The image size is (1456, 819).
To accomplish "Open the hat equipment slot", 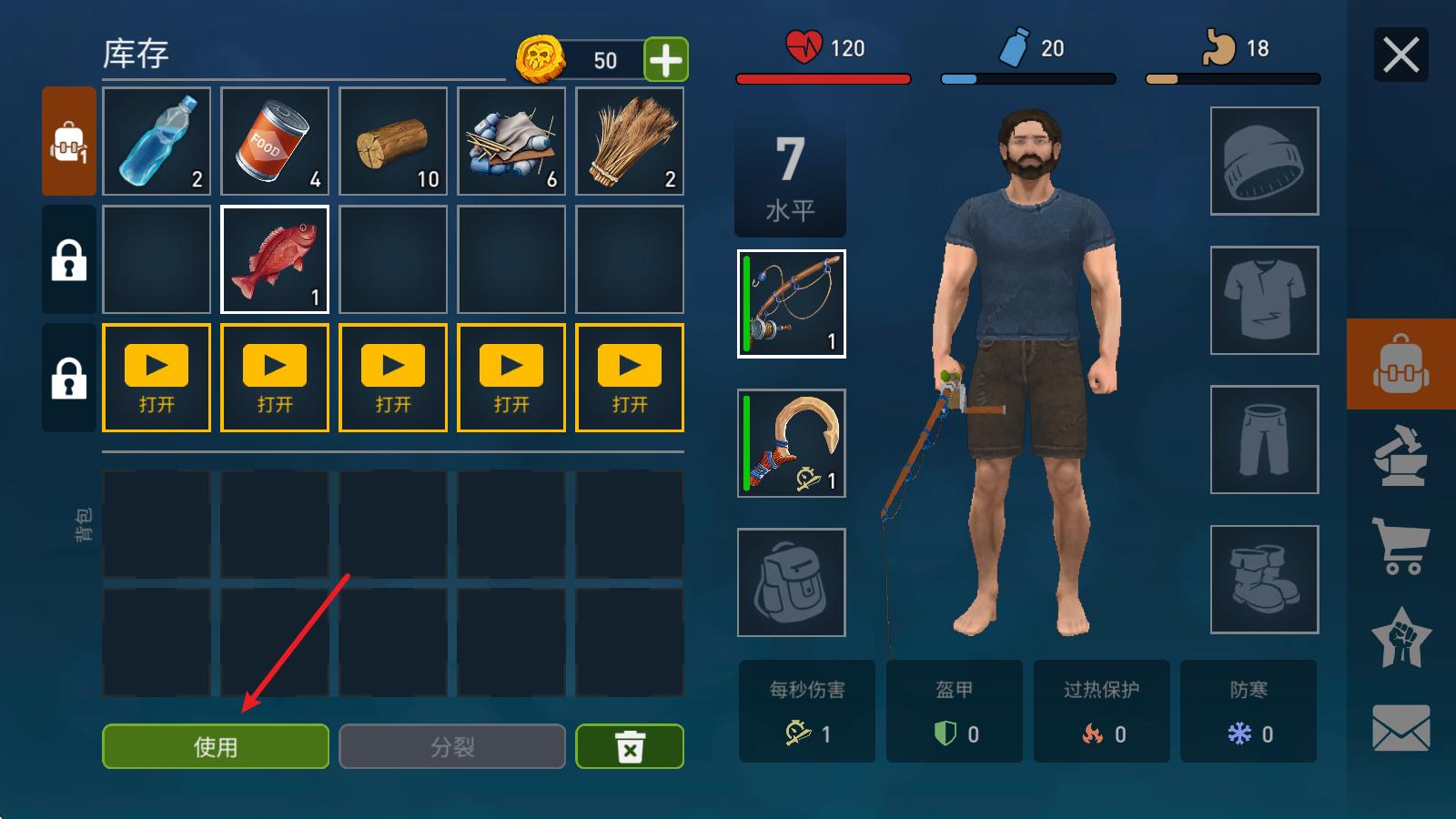I will (x=1265, y=161).
